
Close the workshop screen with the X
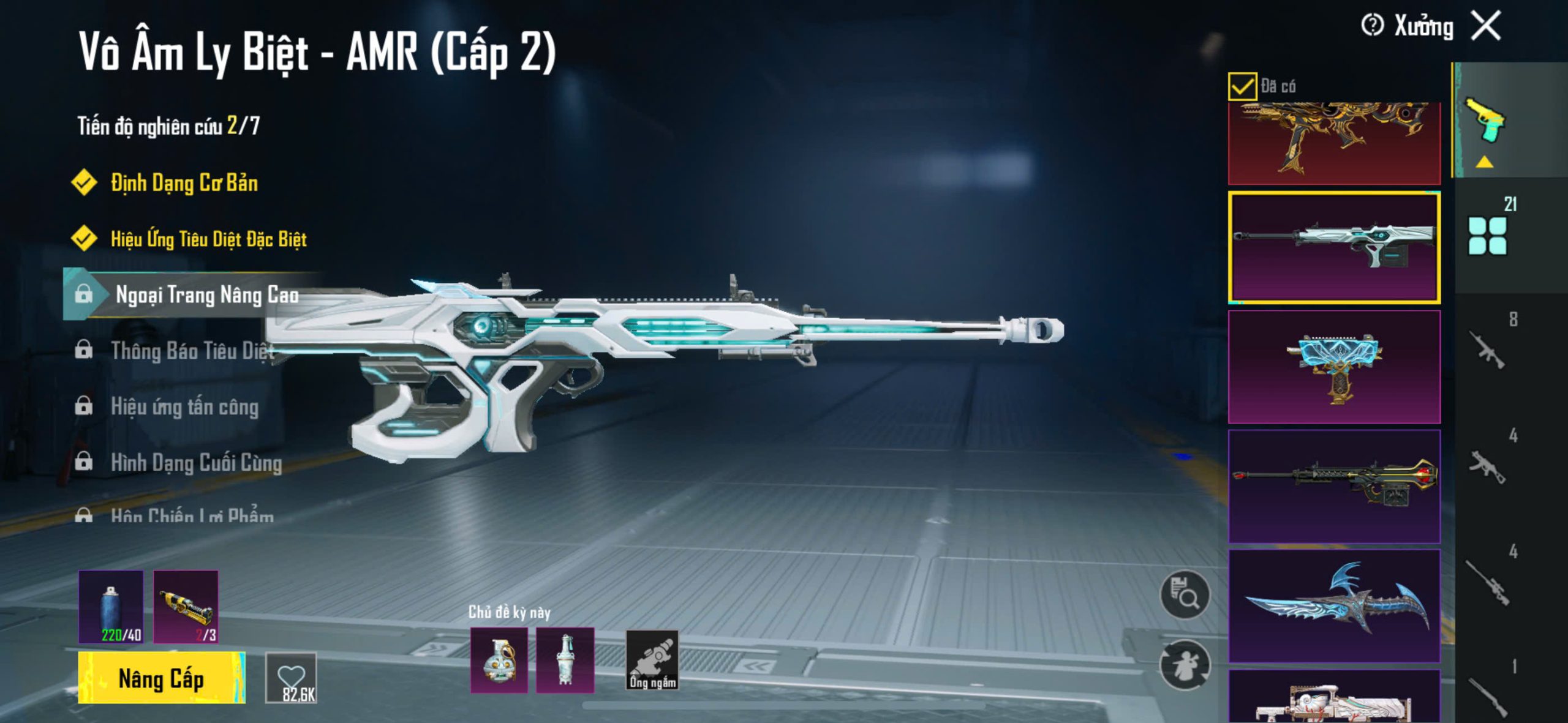[1487, 26]
